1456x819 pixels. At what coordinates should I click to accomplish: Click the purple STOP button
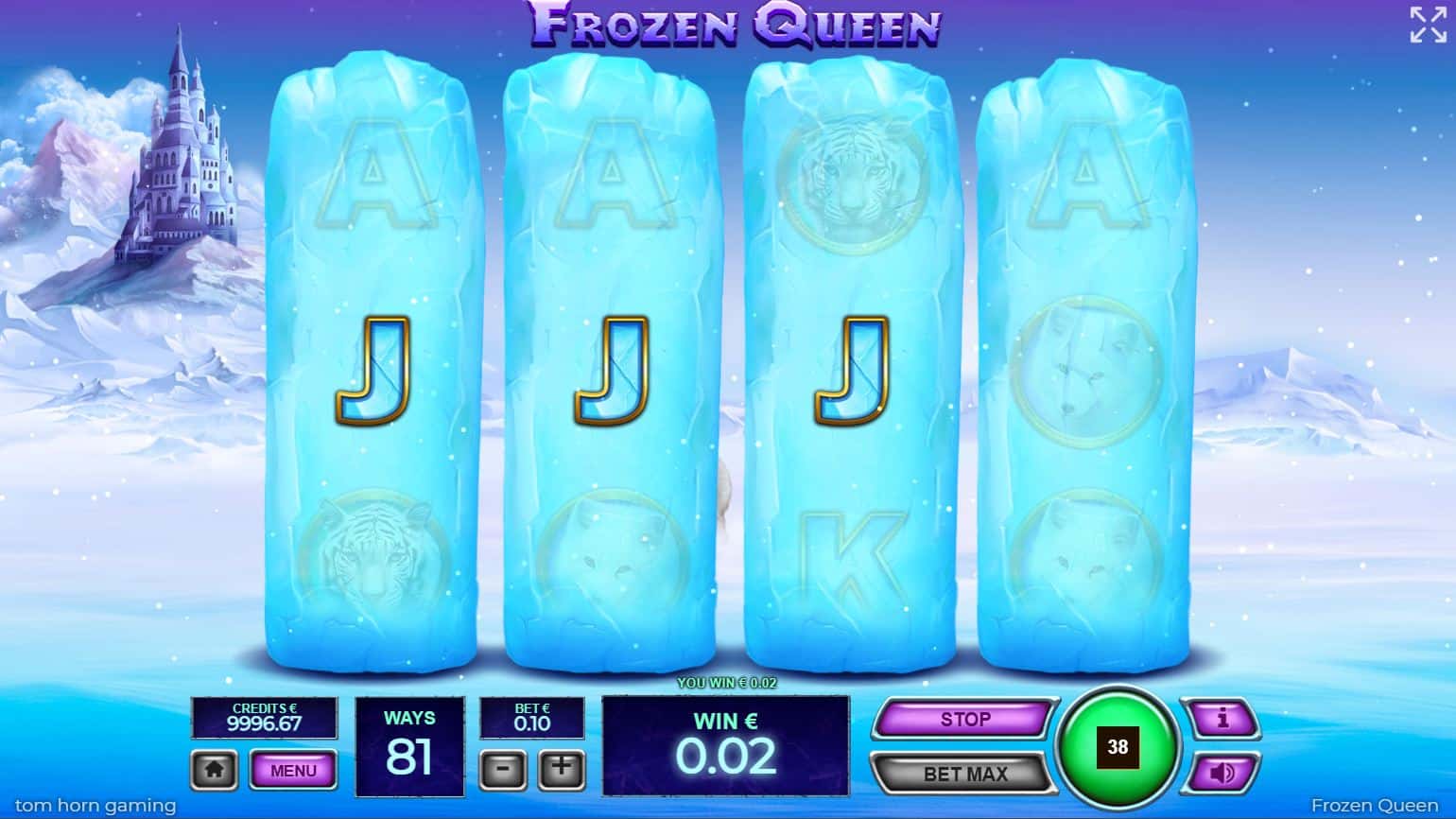click(963, 720)
